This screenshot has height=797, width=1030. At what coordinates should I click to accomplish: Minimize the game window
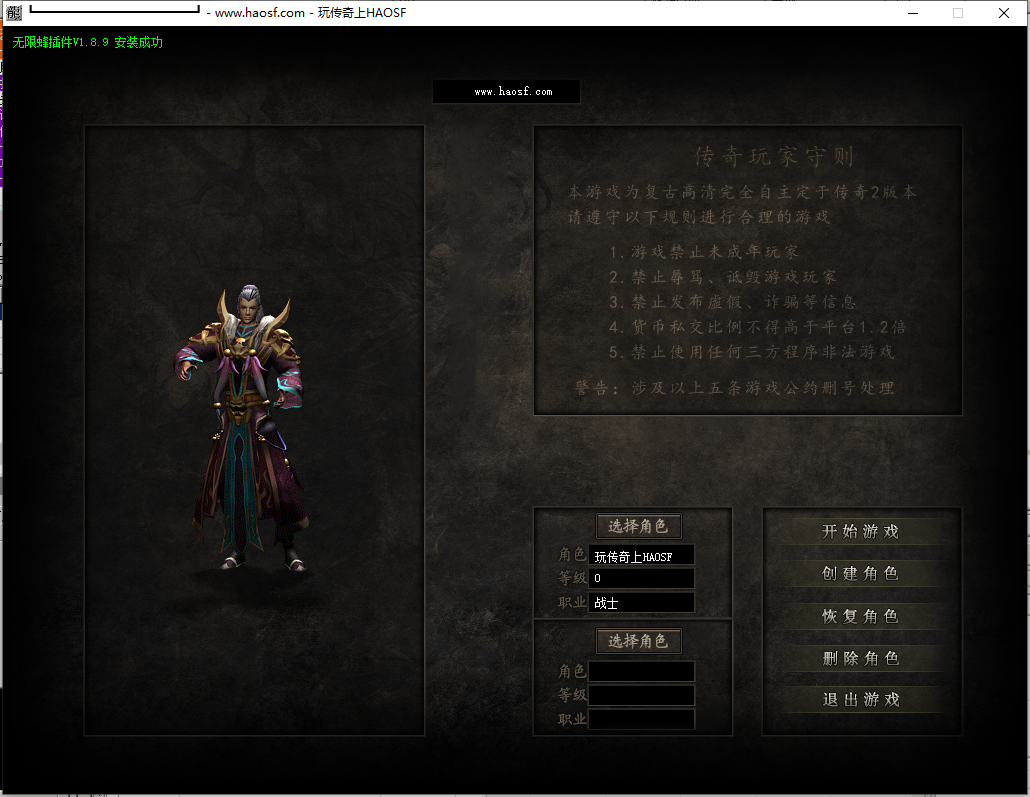tap(912, 13)
